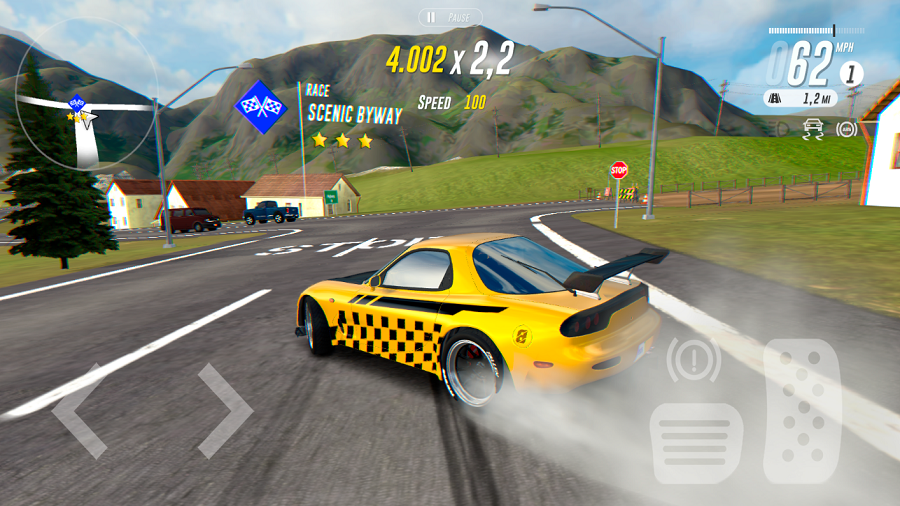Select the Scenic Byway race flag marker
The height and width of the screenshot is (506, 900).
coord(261,105)
